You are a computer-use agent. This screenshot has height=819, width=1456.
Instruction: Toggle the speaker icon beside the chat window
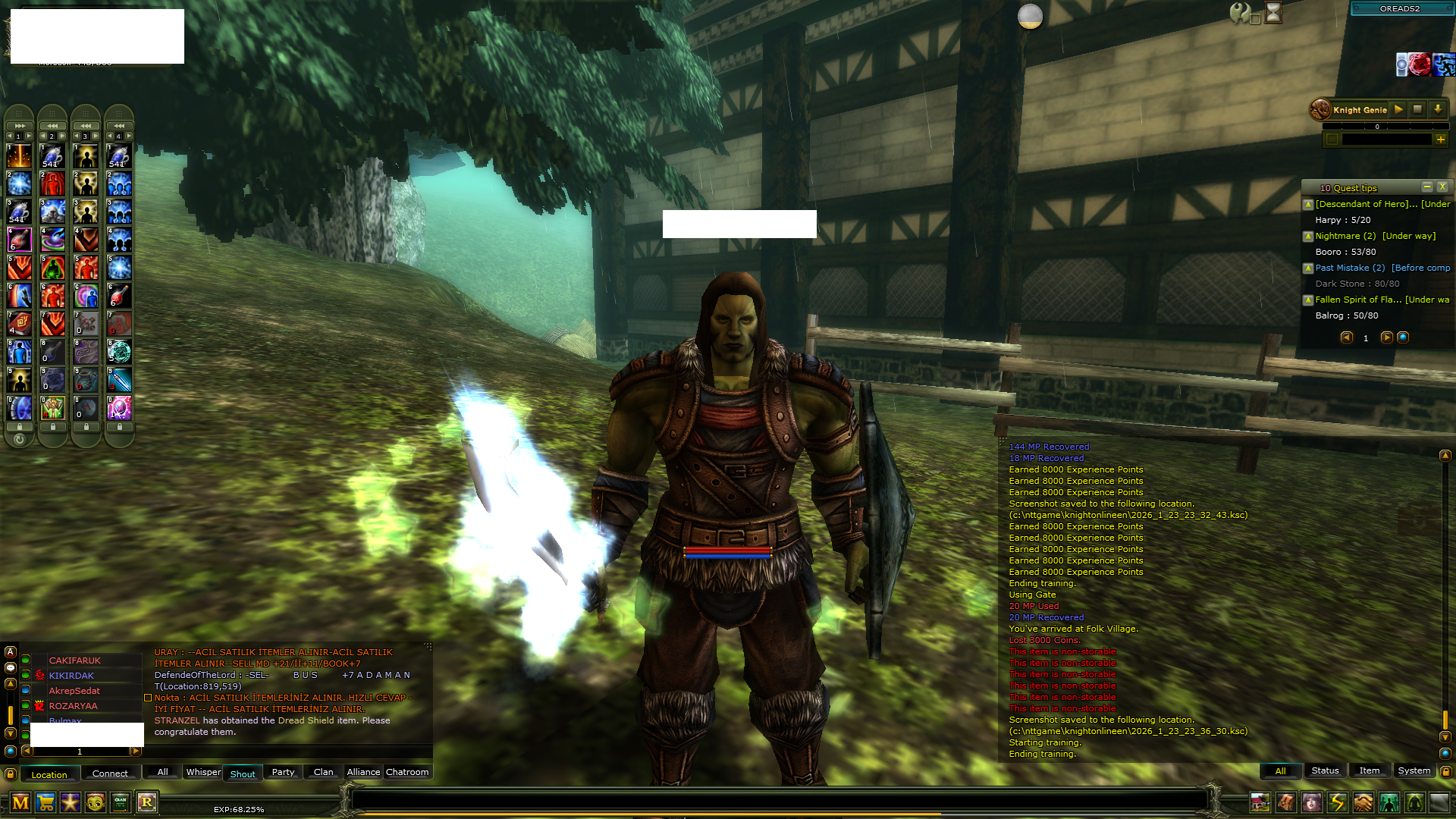[x=10, y=667]
